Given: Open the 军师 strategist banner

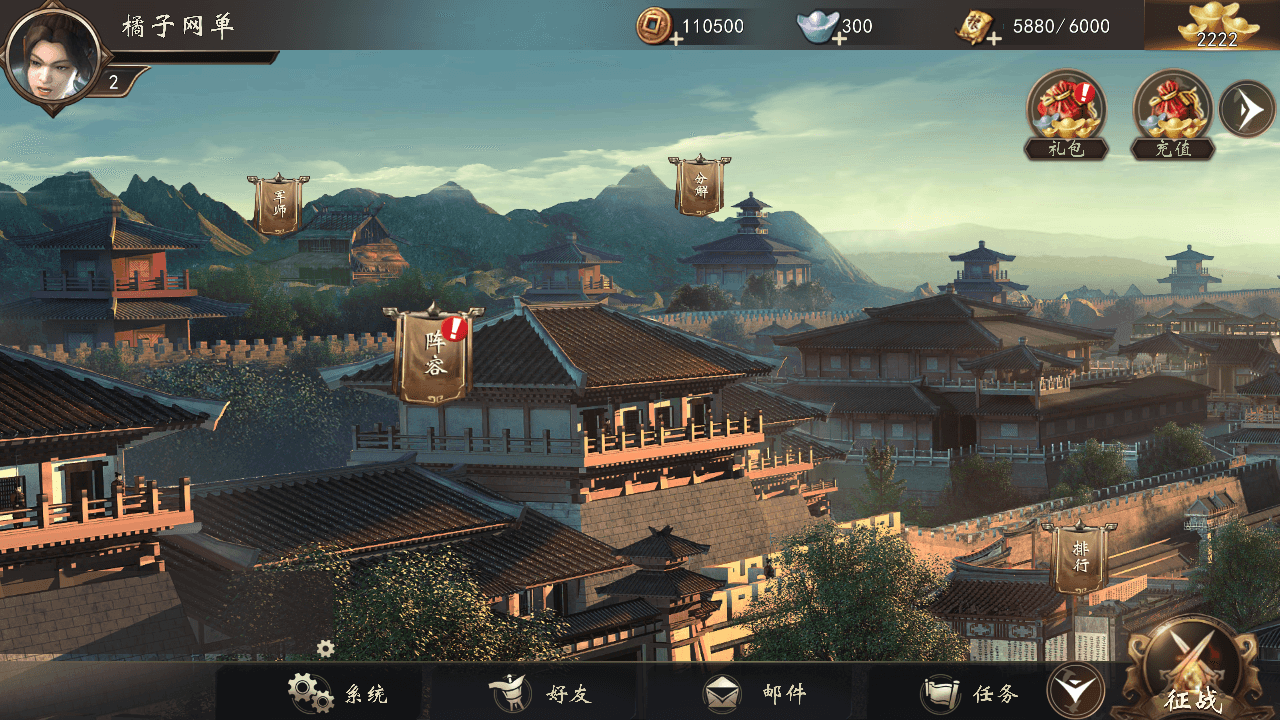Looking at the screenshot, I should point(279,205).
